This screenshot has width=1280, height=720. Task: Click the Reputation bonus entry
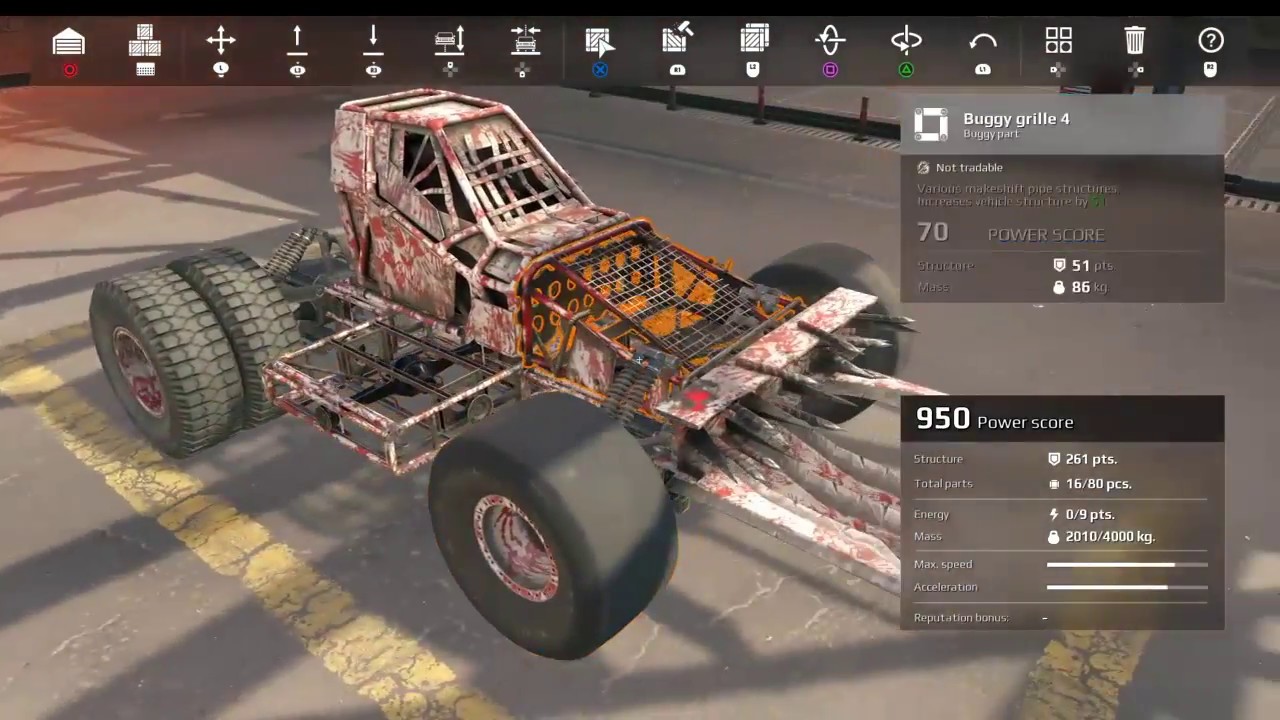click(x=961, y=617)
